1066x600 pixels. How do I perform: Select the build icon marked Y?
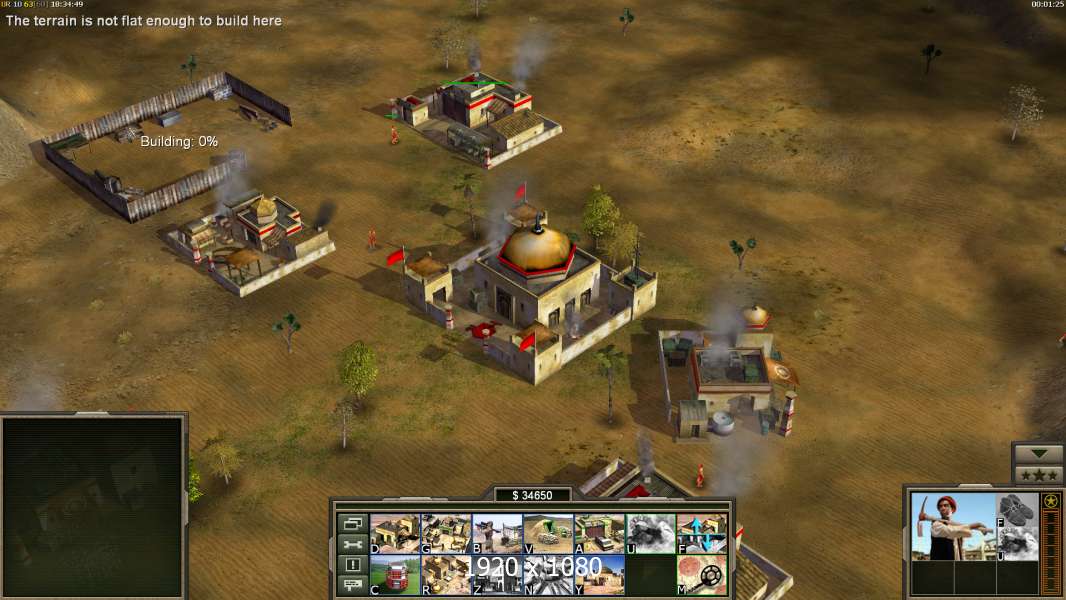599,575
